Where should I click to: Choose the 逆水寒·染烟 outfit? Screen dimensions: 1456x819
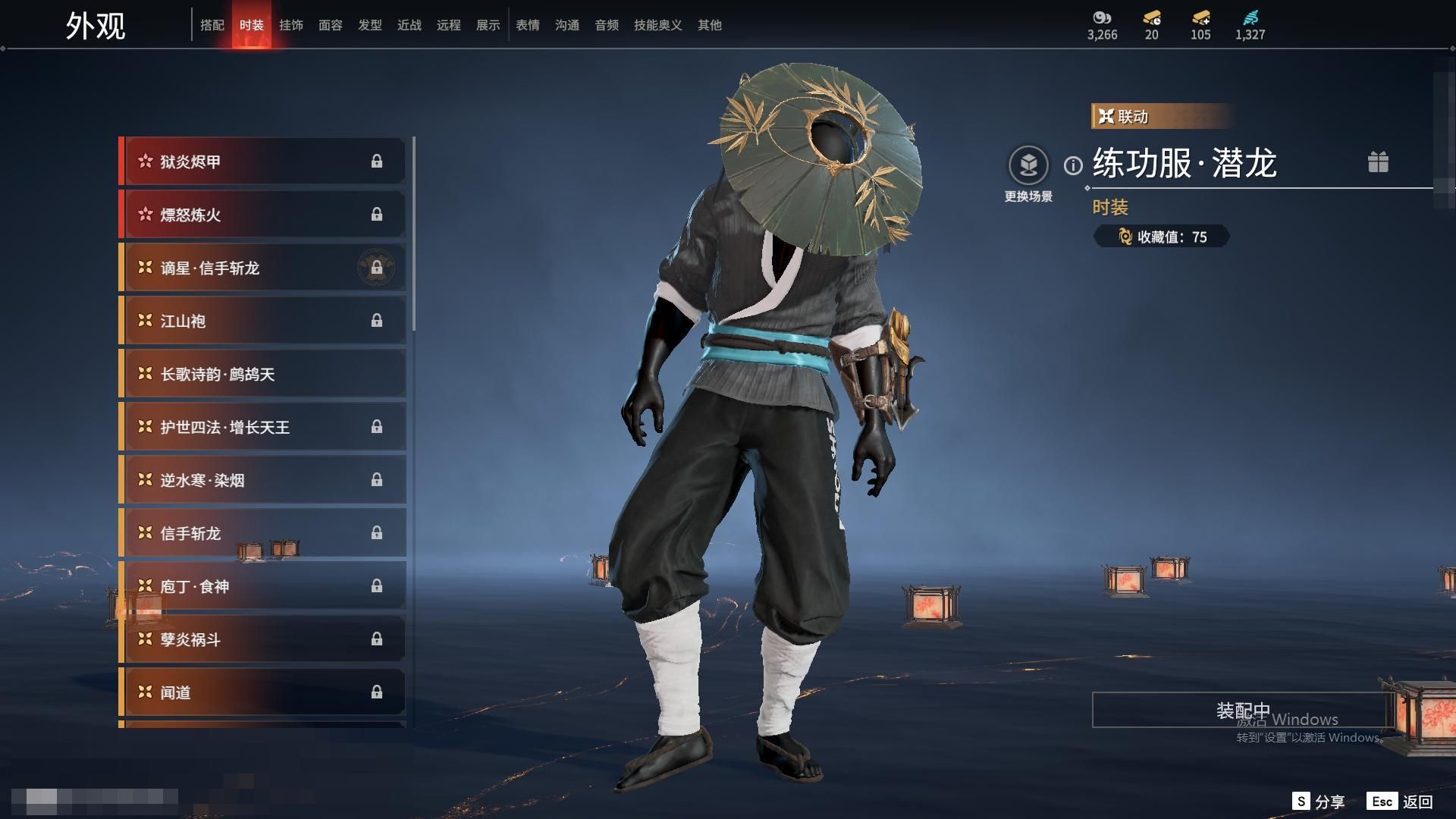[262, 480]
